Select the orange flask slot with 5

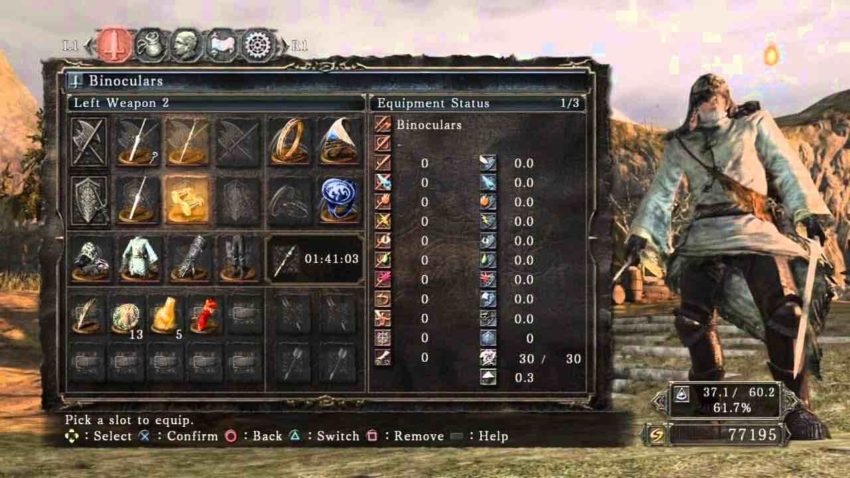166,314
